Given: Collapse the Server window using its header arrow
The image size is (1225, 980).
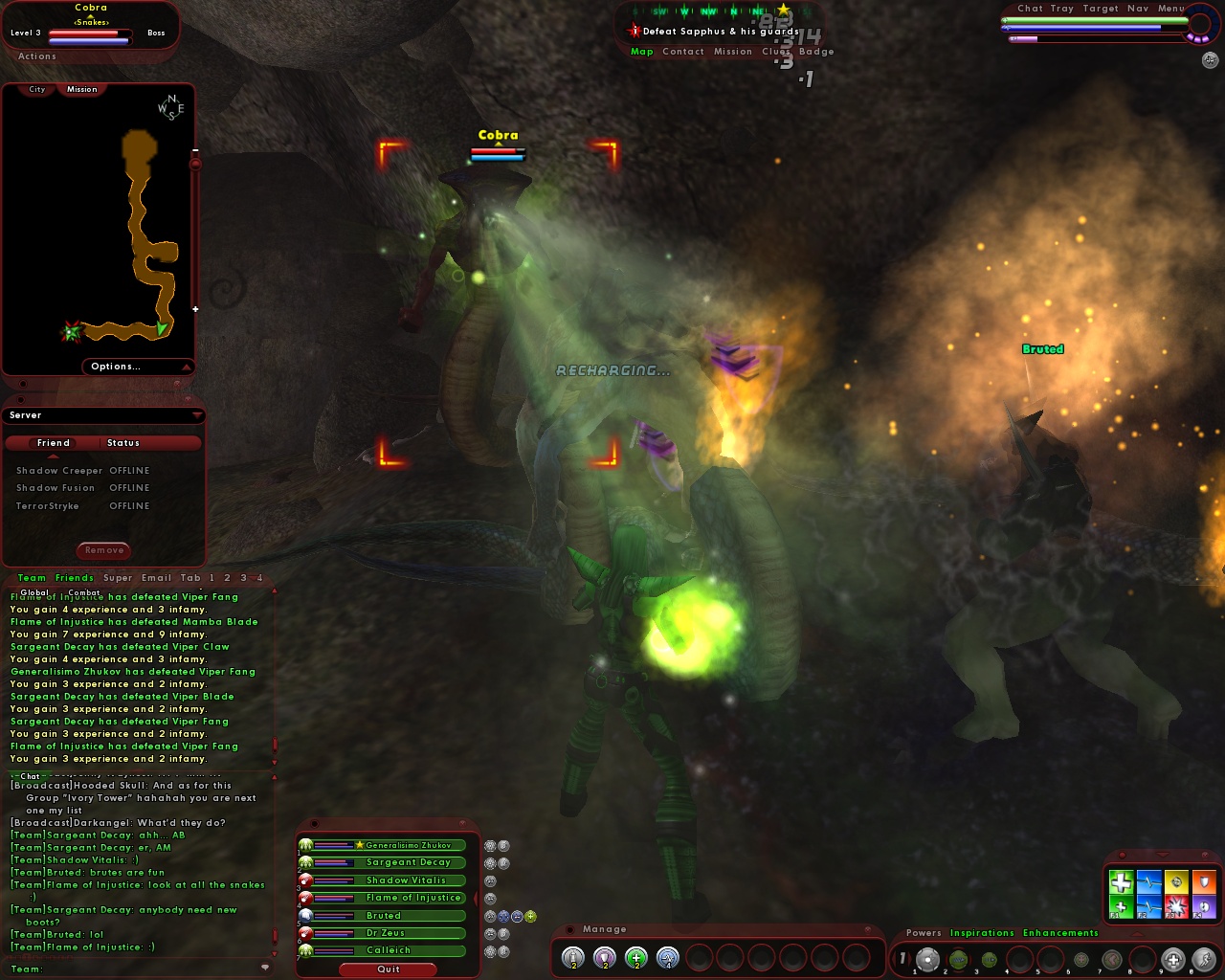Looking at the screenshot, I should point(197,414).
